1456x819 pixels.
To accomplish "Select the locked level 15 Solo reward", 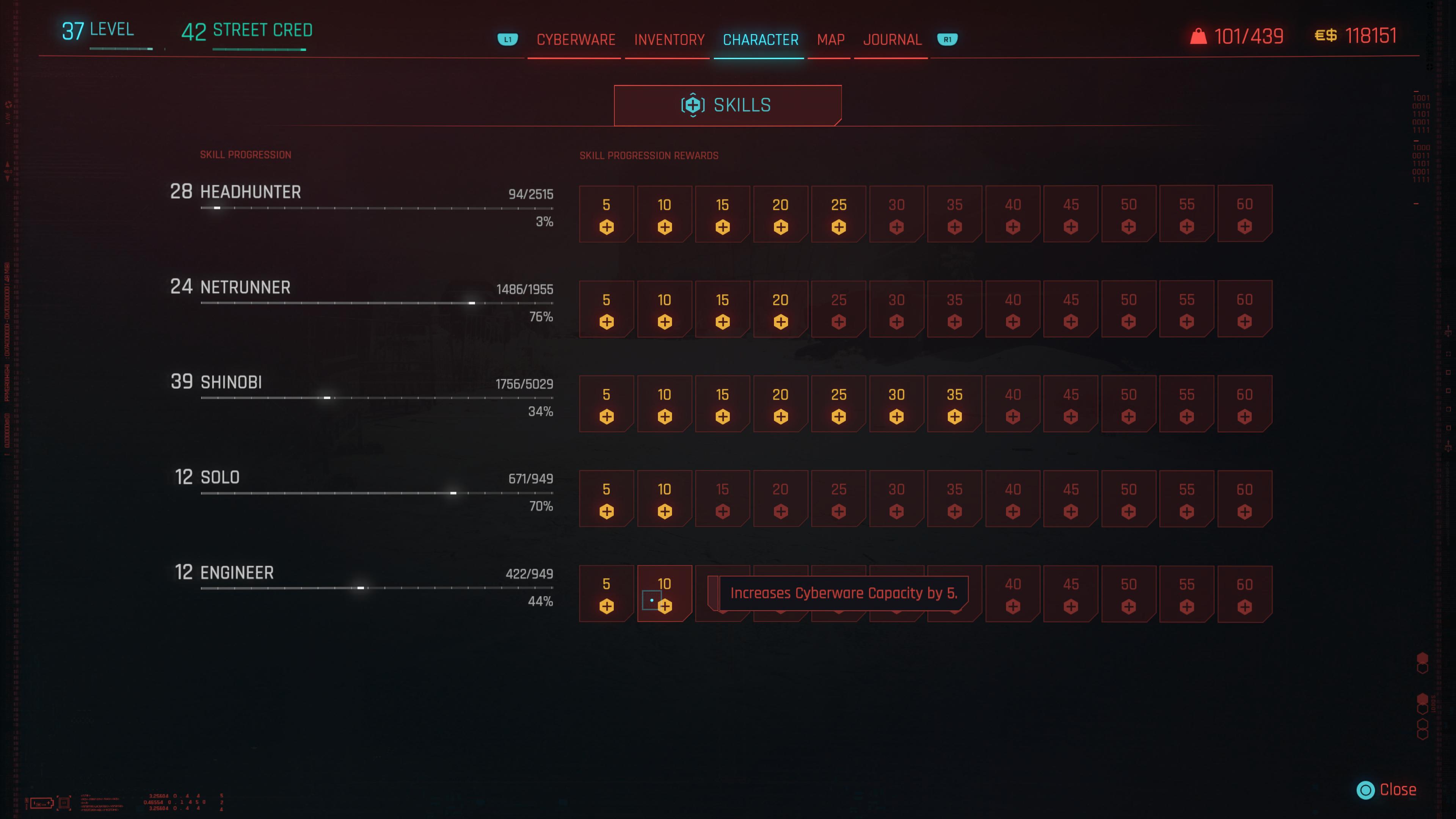I will (722, 499).
